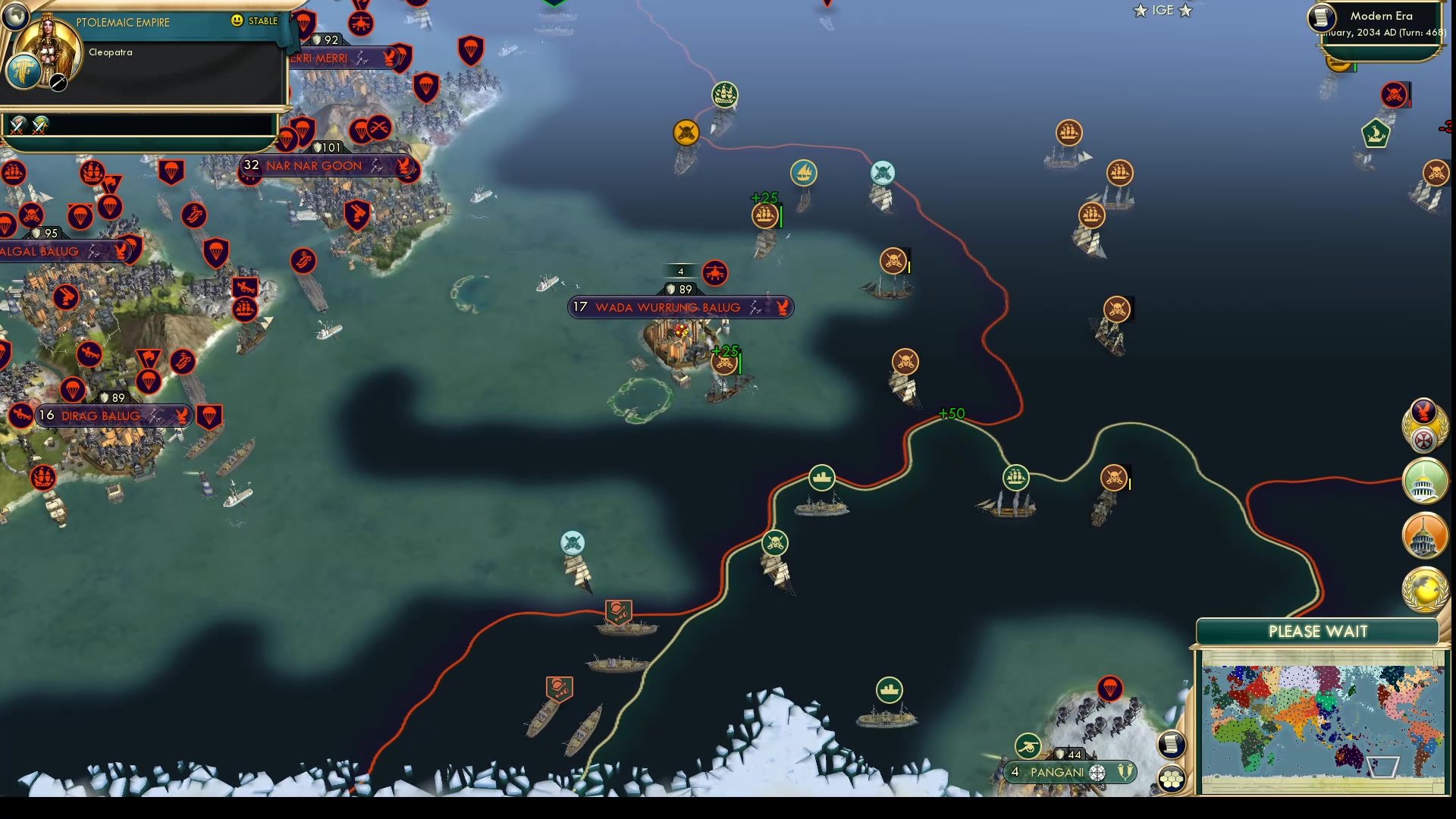Click the viewport rectangle on the minimap
Viewport: 1456px width, 819px height.
click(x=1383, y=768)
